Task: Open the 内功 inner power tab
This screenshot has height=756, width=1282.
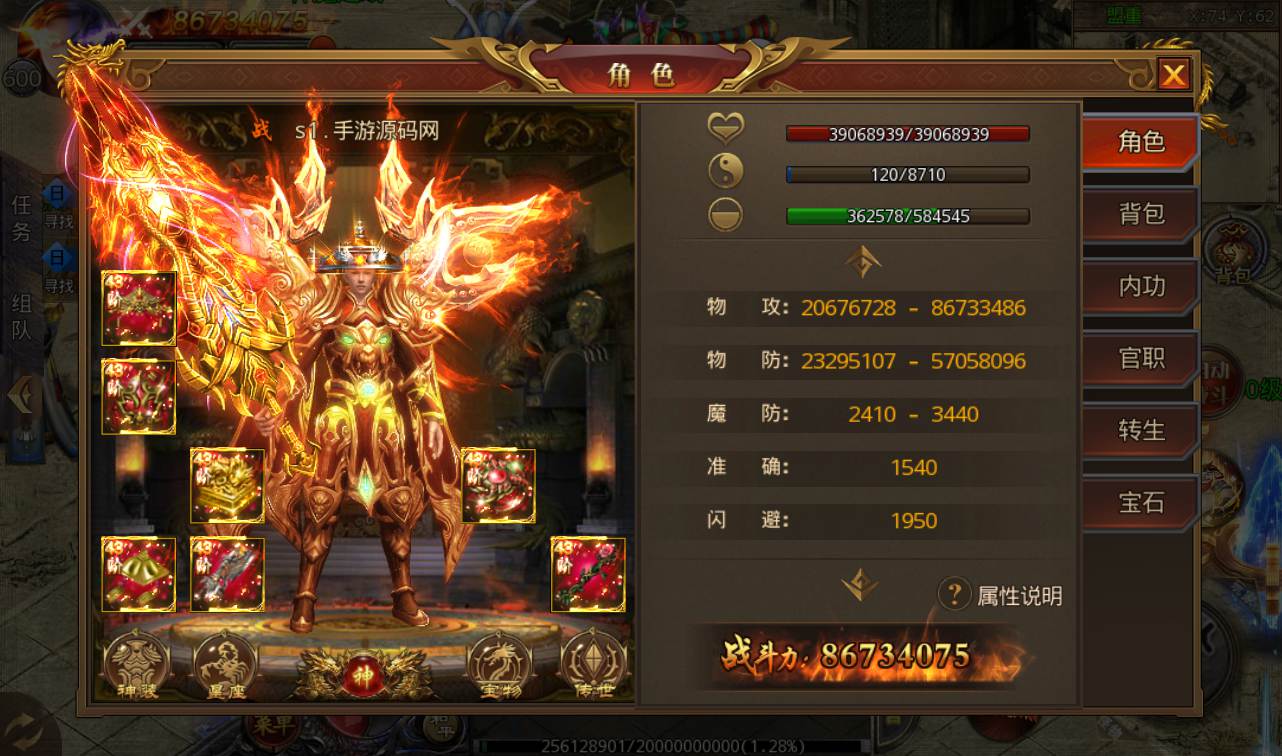Action: 1140,286
